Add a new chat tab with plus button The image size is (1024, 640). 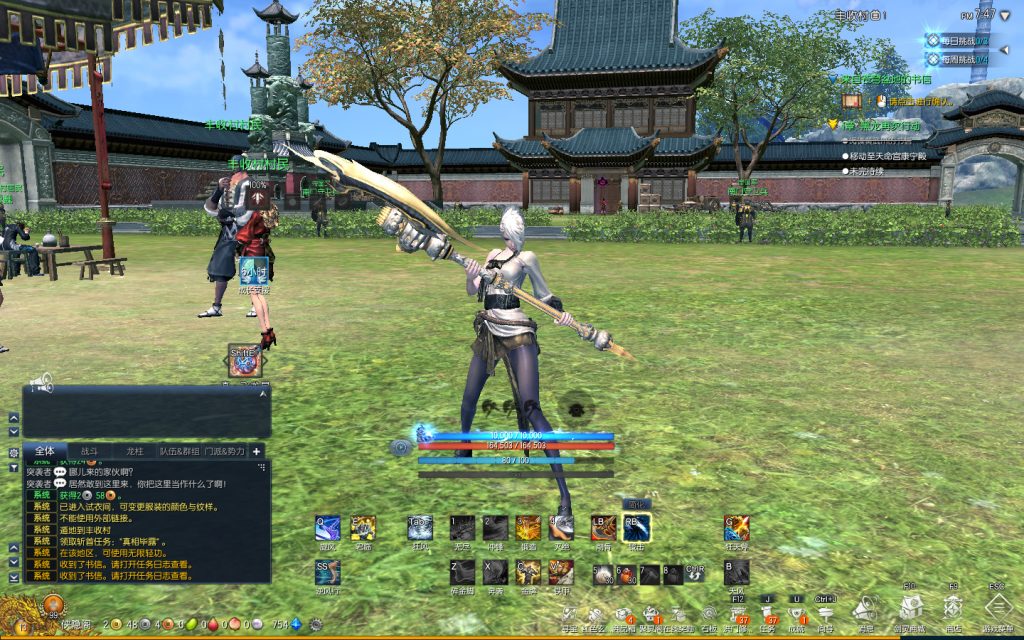(257, 451)
